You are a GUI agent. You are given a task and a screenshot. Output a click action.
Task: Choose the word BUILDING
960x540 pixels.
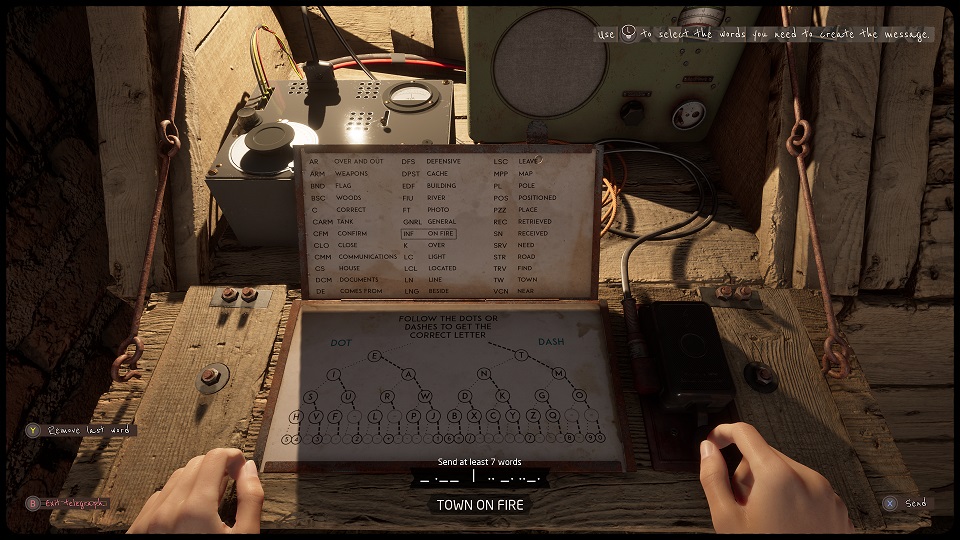point(441,185)
